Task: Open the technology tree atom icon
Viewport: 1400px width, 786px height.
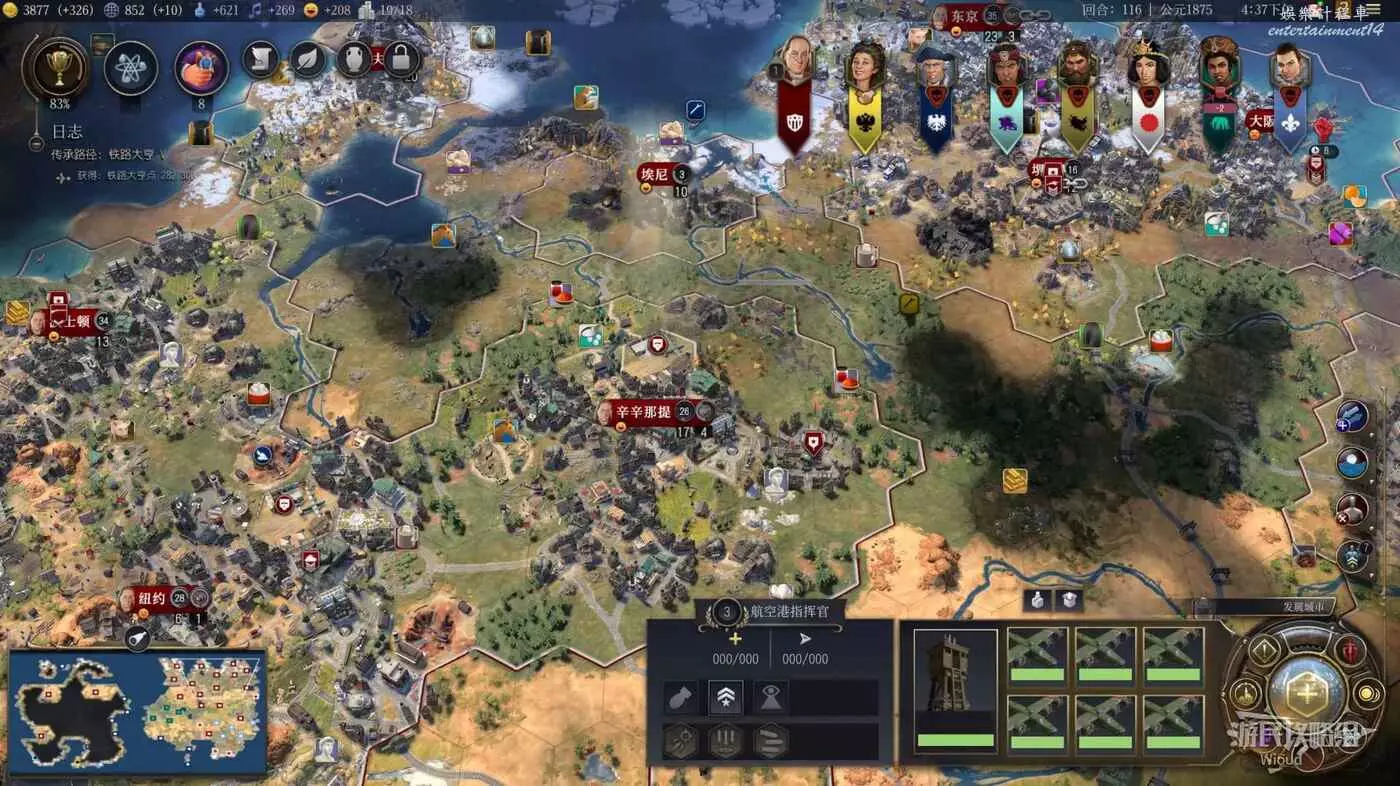Action: pyautogui.click(x=131, y=67)
